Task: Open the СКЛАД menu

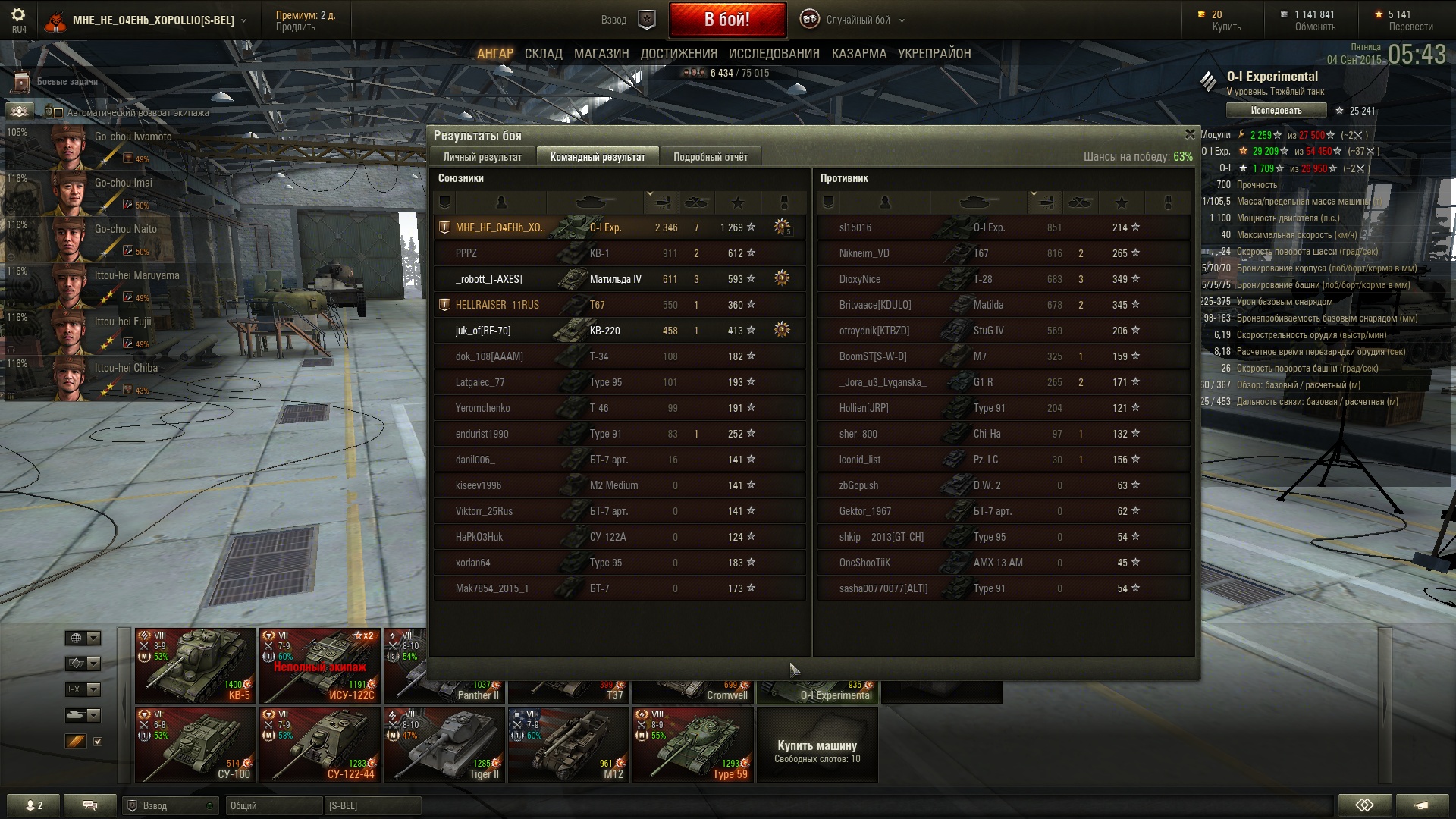Action: pos(543,54)
